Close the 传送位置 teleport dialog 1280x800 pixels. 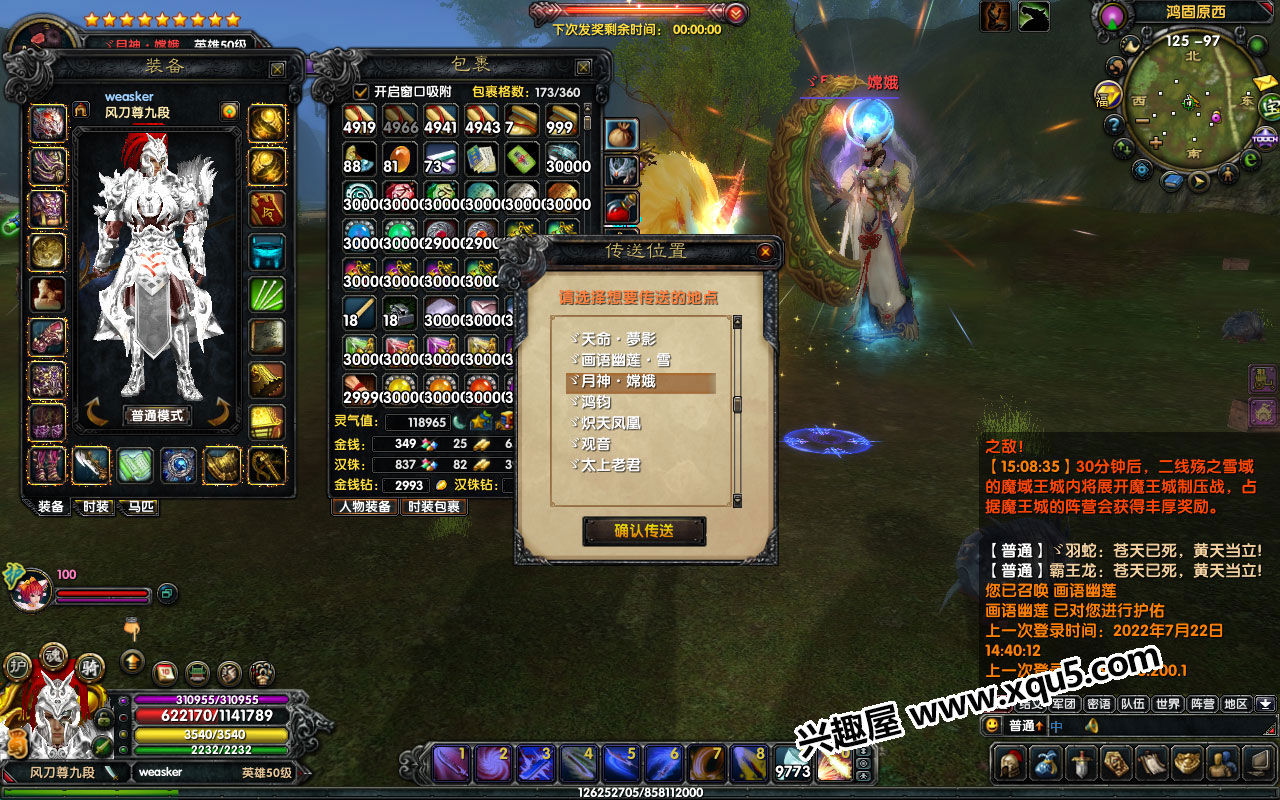tap(765, 252)
